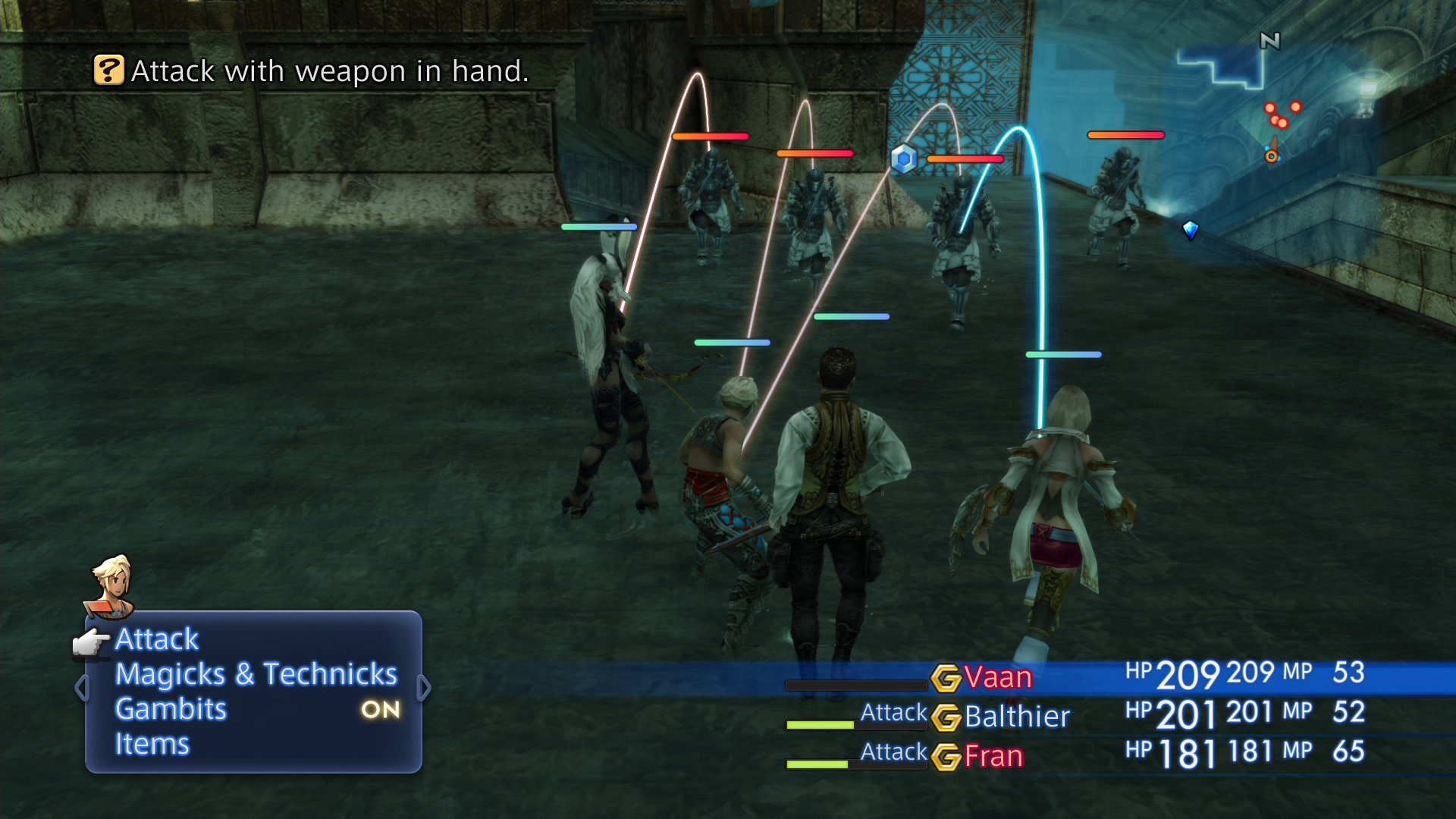
Task: Click the gambit G icon beside Balthier's name
Action: 950,716
